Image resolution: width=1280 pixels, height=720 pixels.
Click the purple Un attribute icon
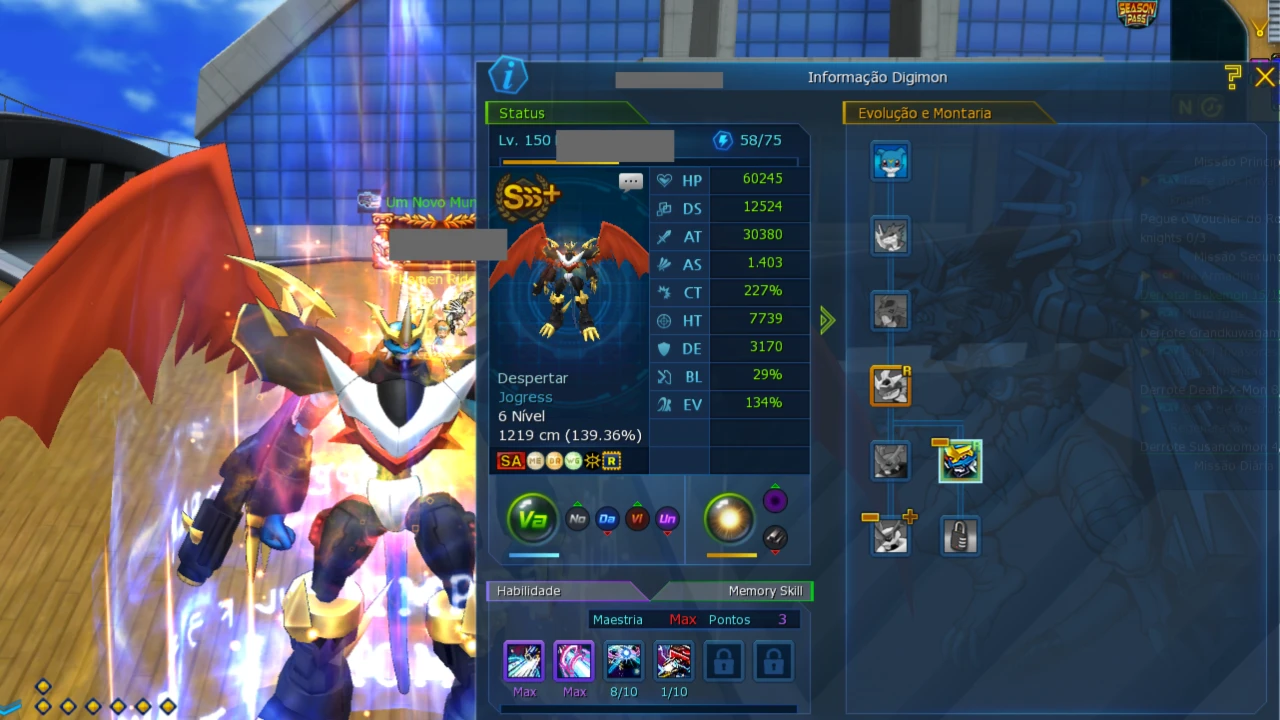[x=667, y=519]
